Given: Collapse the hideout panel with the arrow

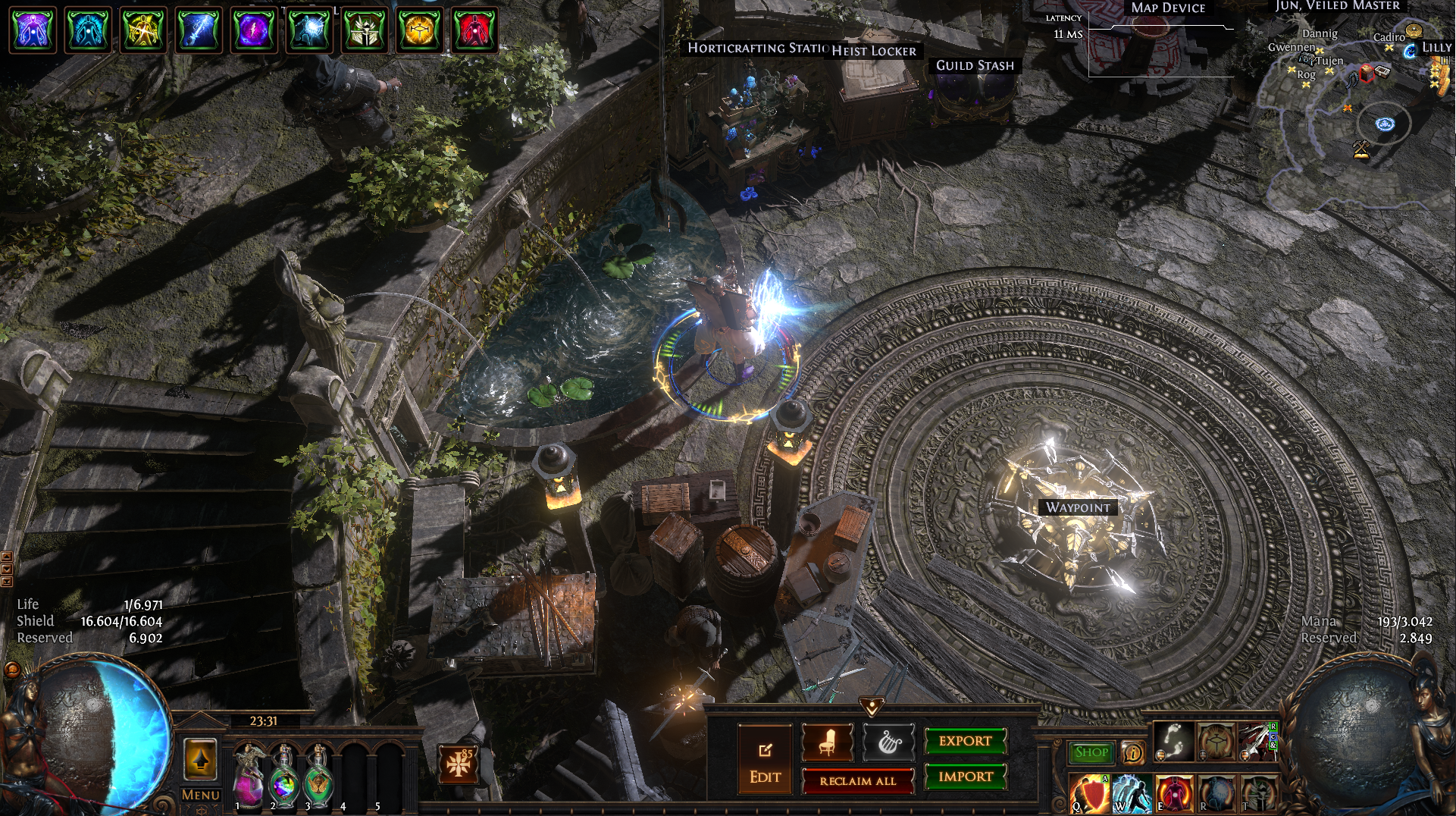Looking at the screenshot, I should (x=872, y=708).
